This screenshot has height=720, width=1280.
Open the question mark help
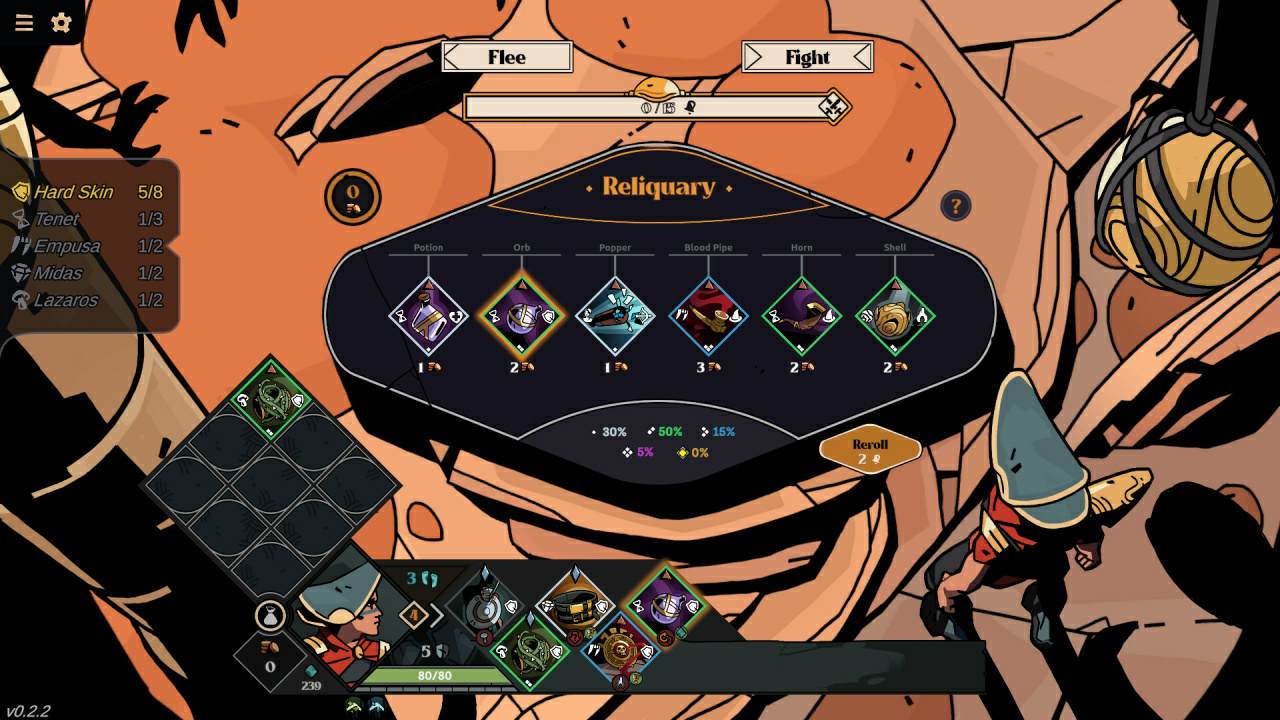[x=955, y=206]
